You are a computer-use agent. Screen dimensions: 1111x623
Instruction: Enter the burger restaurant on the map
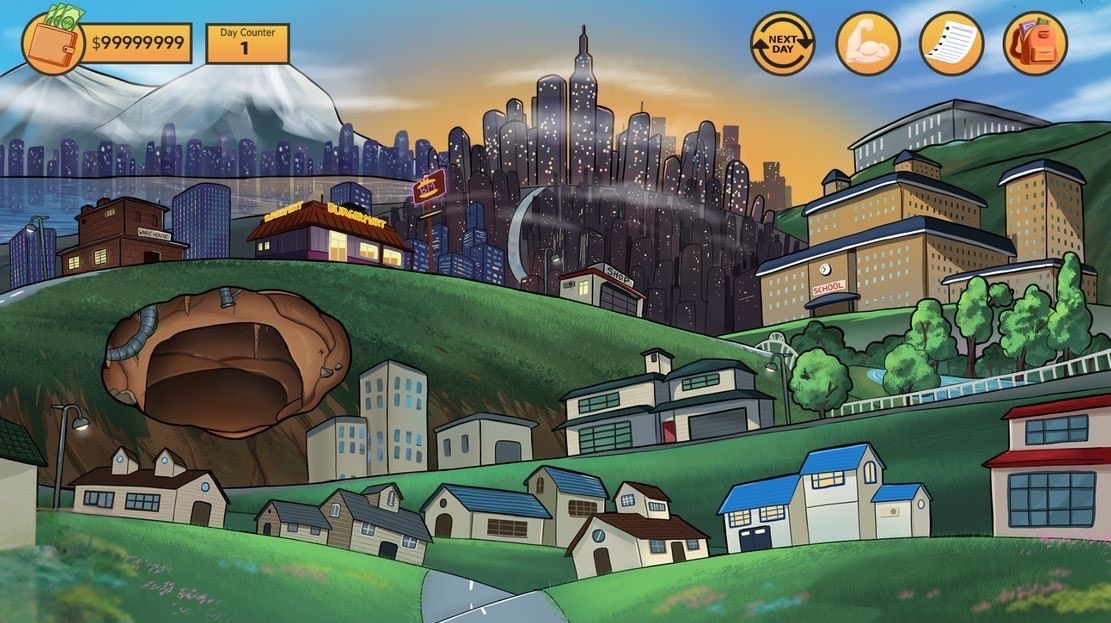tap(328, 236)
